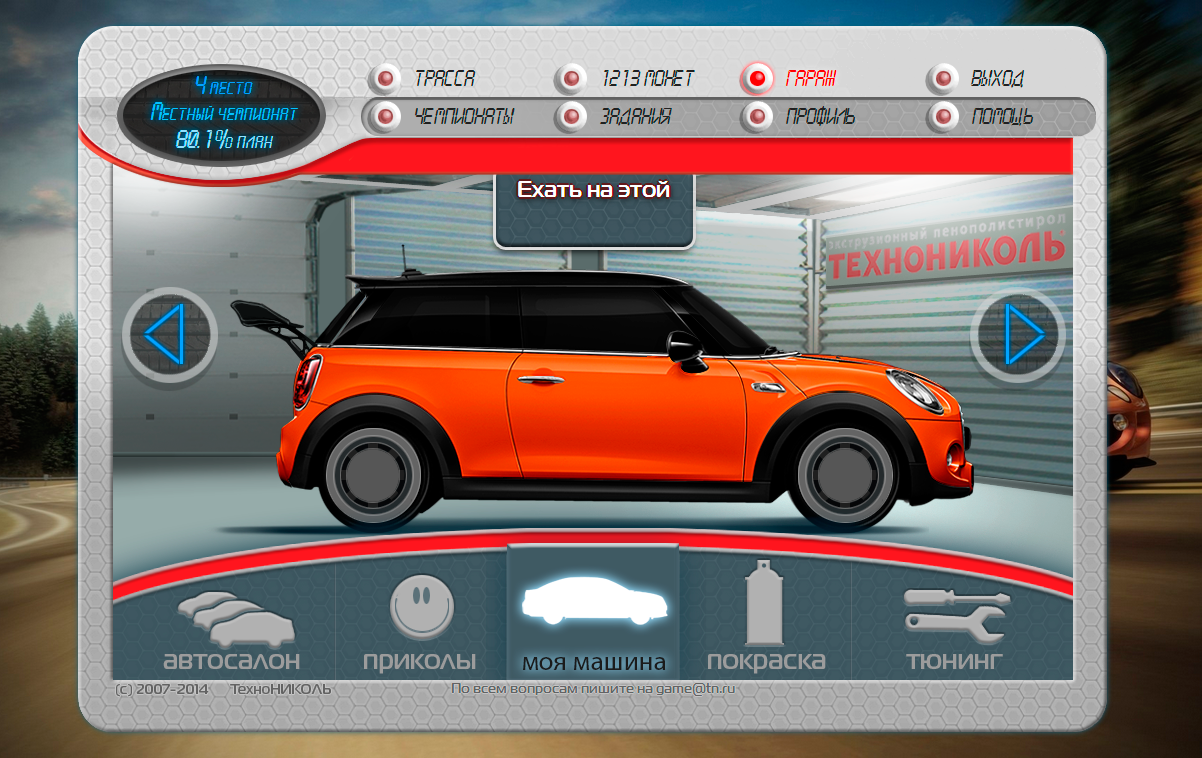Click the Выход menu option

pyautogui.click(x=995, y=79)
